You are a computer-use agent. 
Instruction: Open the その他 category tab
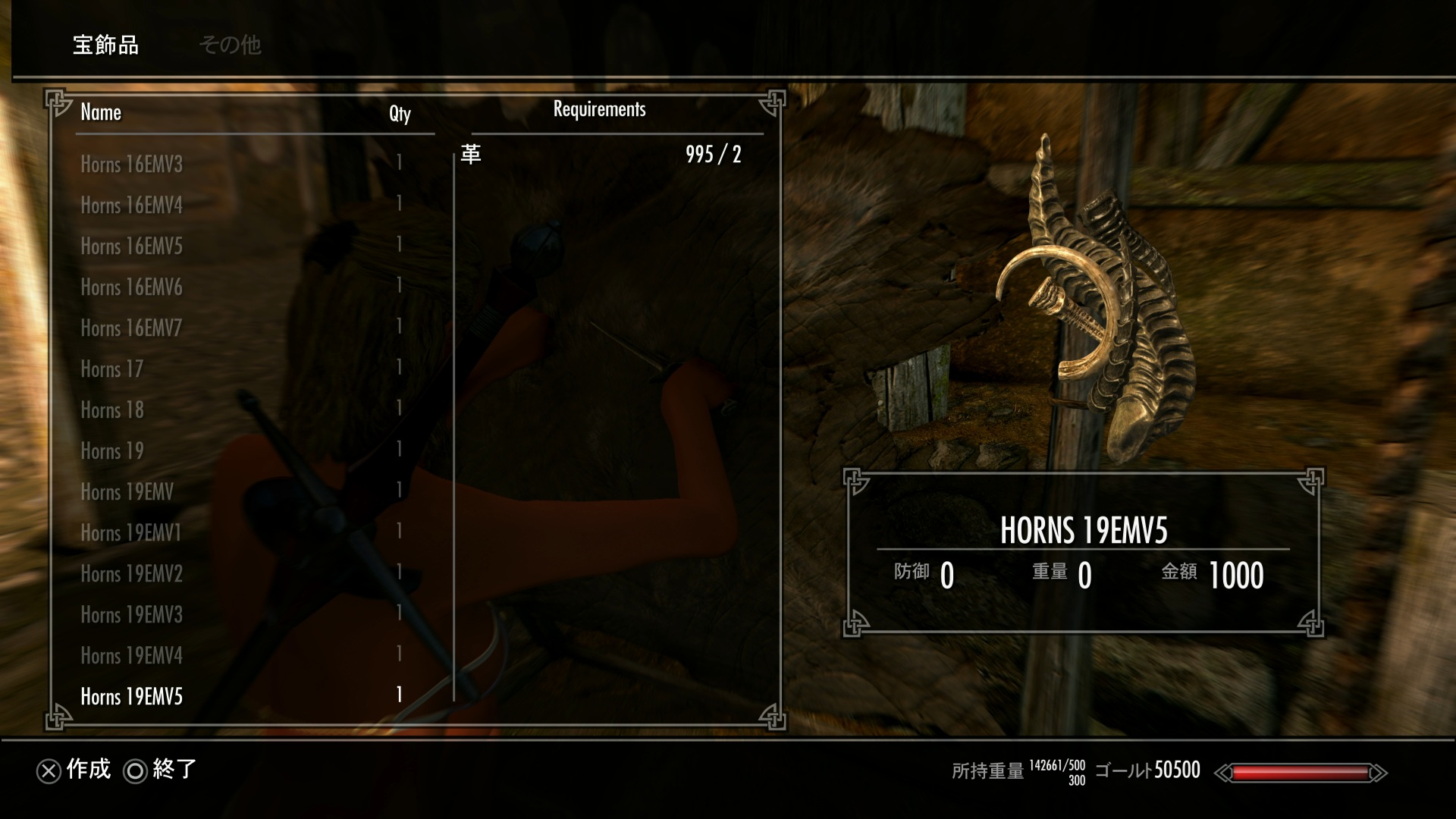pos(230,45)
